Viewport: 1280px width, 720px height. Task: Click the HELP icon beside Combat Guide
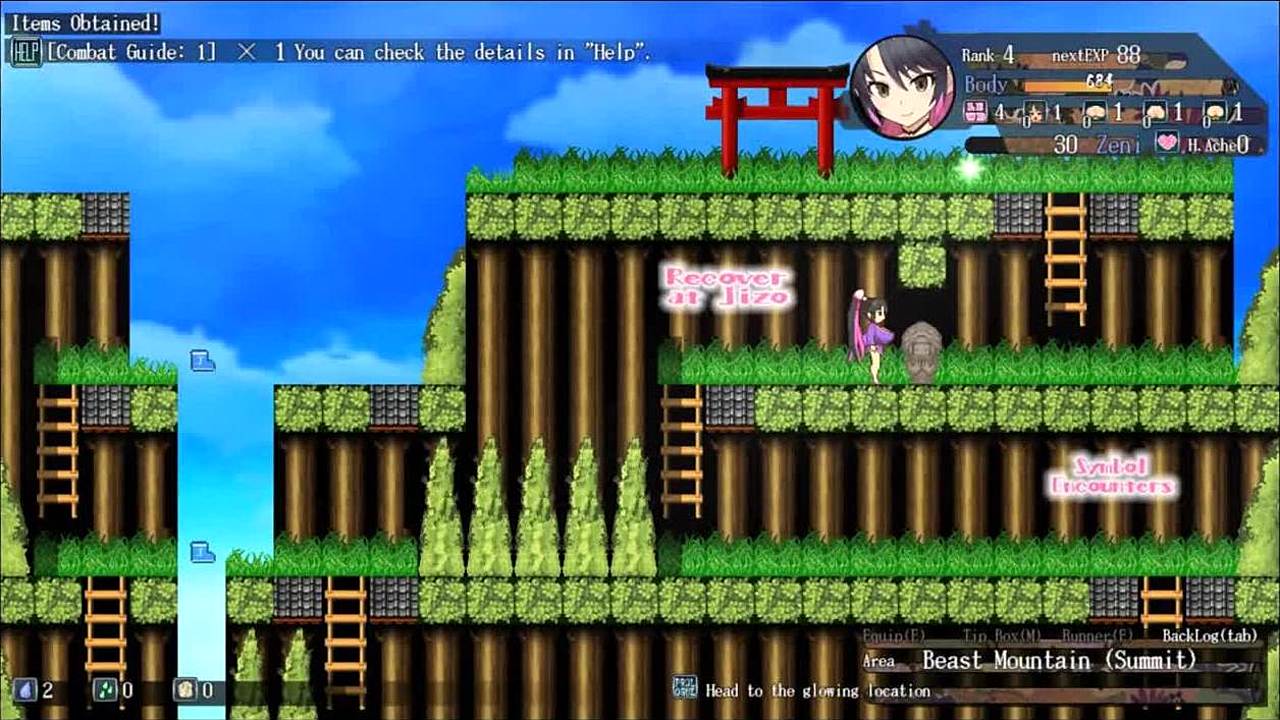point(24,52)
